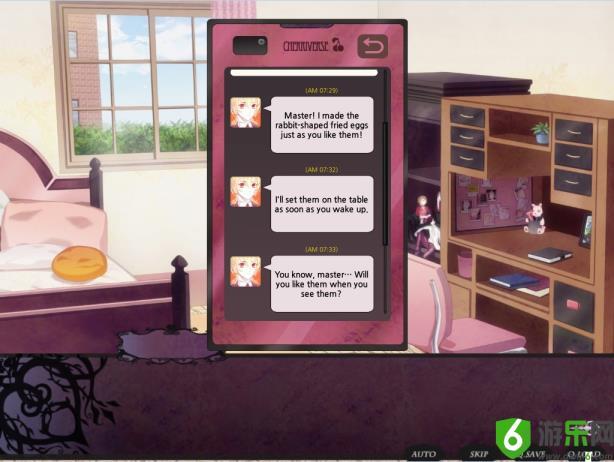The height and width of the screenshot is (462, 614).
Task: Tap the phone's back arrow button
Action: pyautogui.click(x=372, y=46)
